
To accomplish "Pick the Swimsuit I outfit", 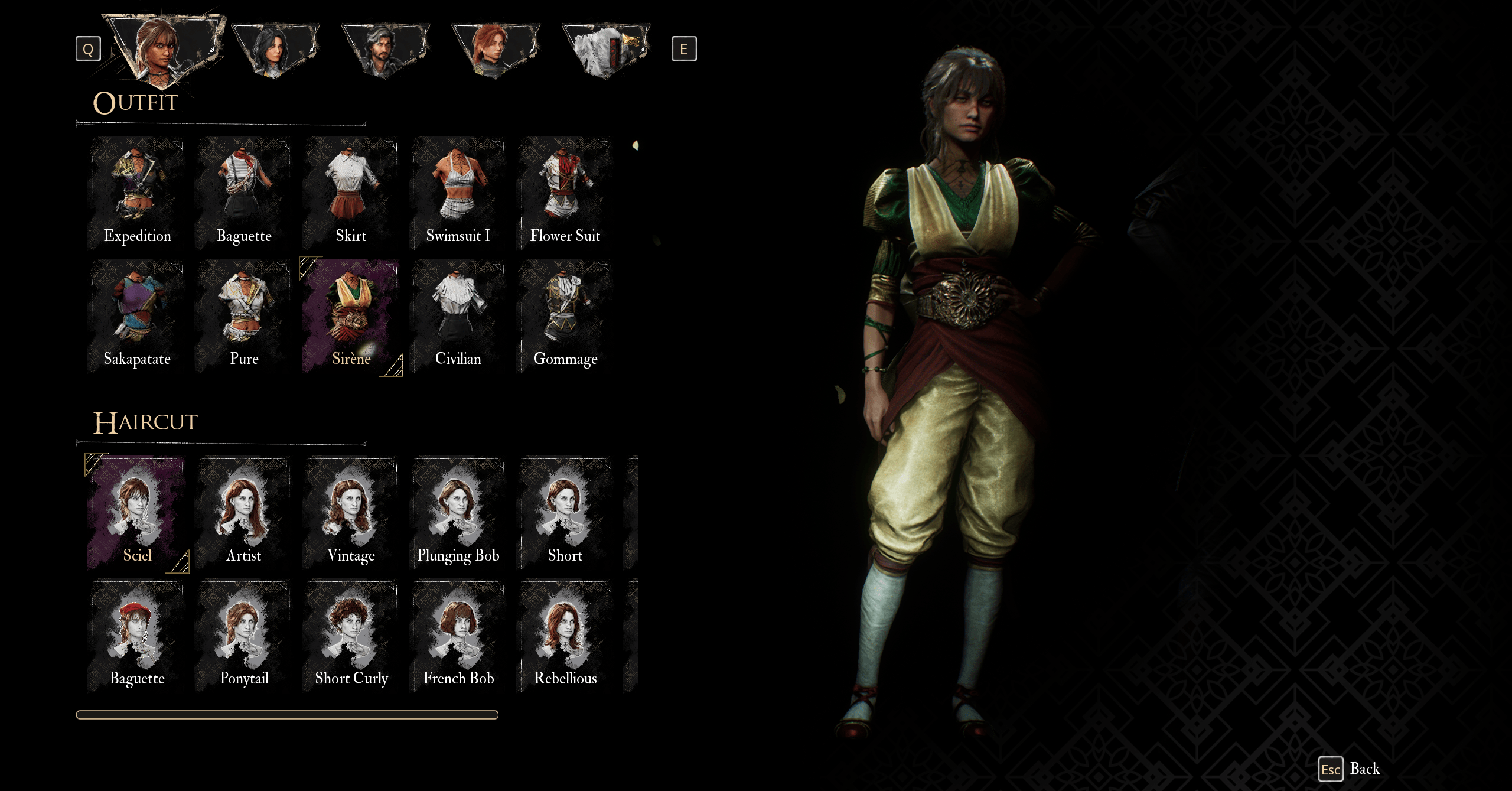I will [458, 193].
